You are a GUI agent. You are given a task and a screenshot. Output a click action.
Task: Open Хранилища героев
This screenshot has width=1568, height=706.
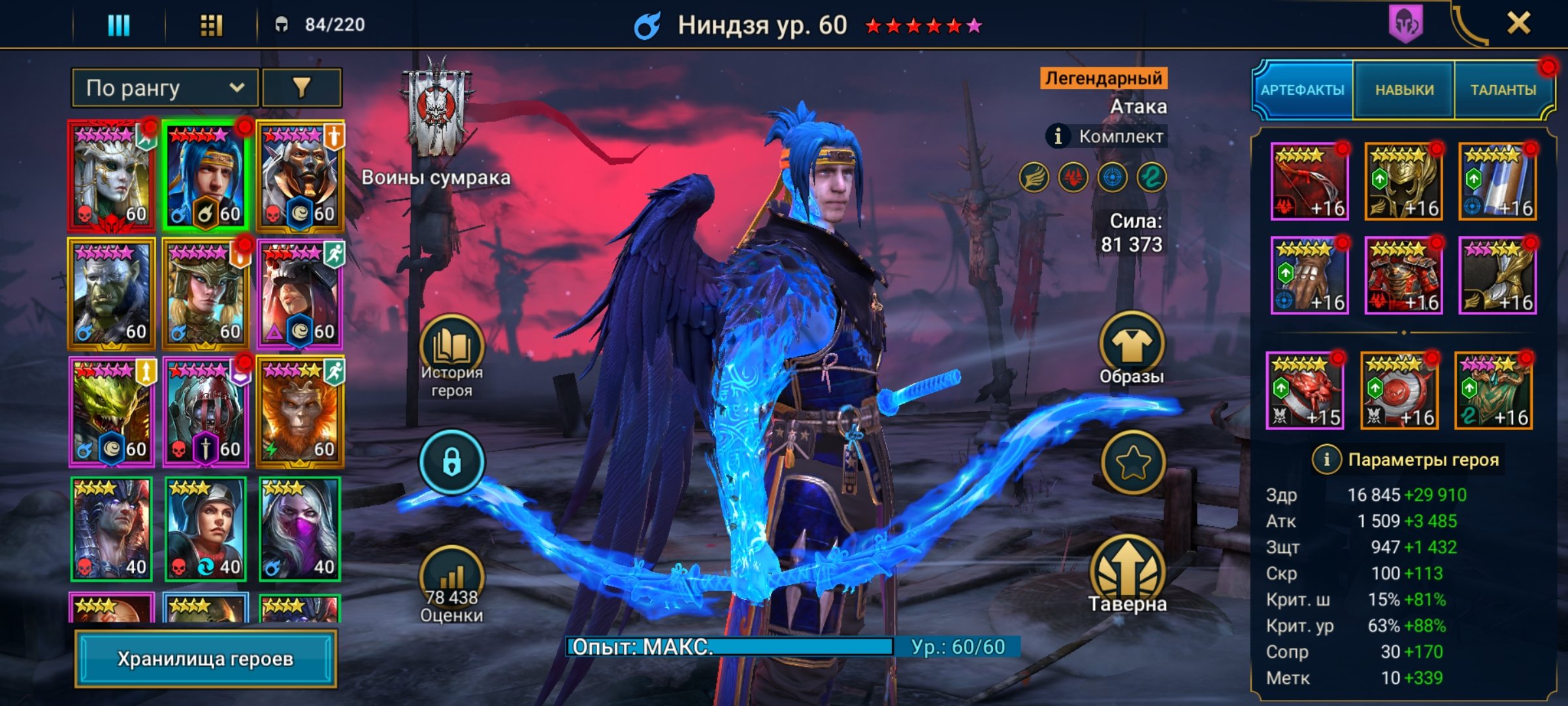tap(205, 658)
